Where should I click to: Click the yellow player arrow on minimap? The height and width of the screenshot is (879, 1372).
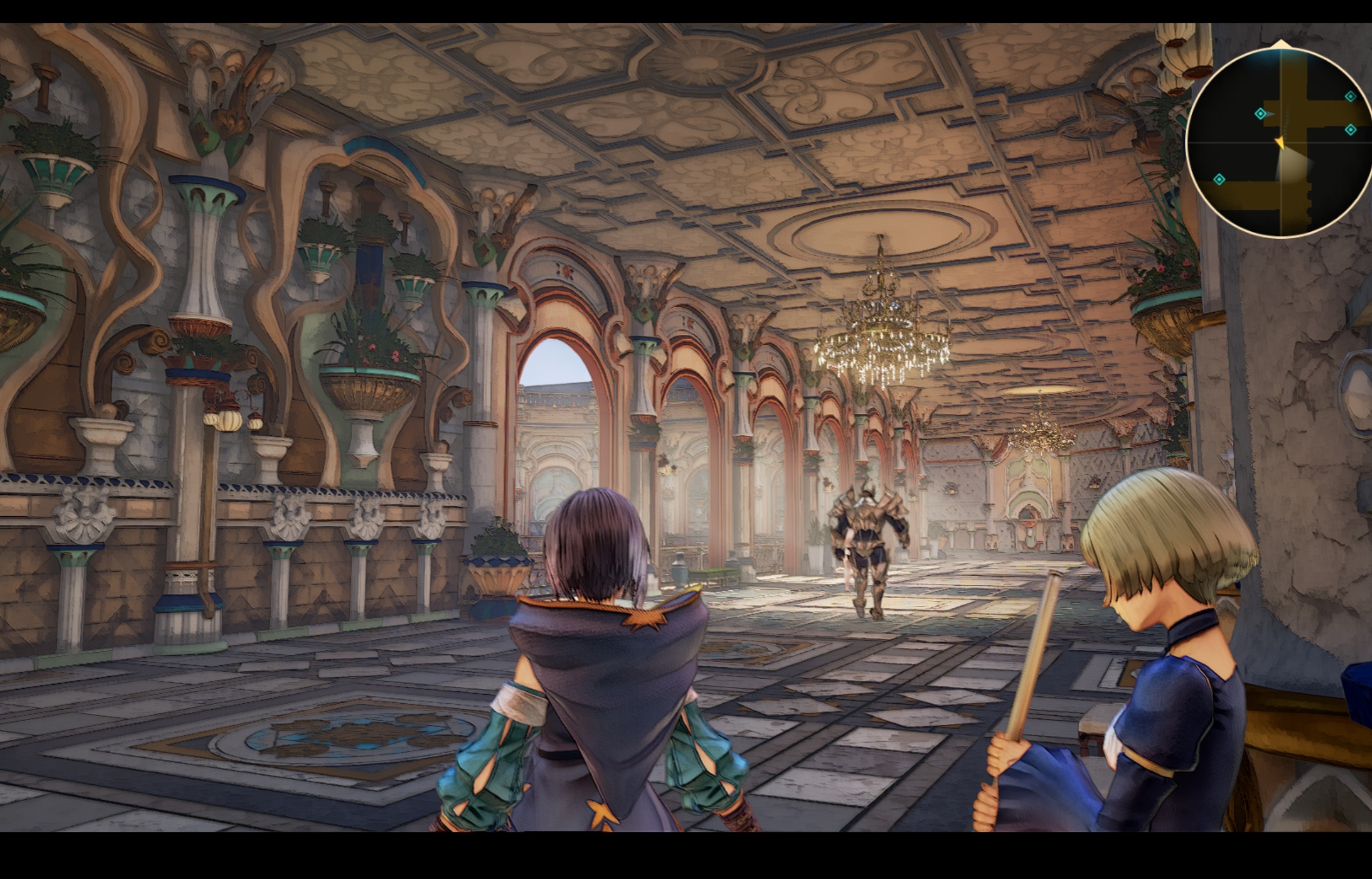pyautogui.click(x=1280, y=142)
